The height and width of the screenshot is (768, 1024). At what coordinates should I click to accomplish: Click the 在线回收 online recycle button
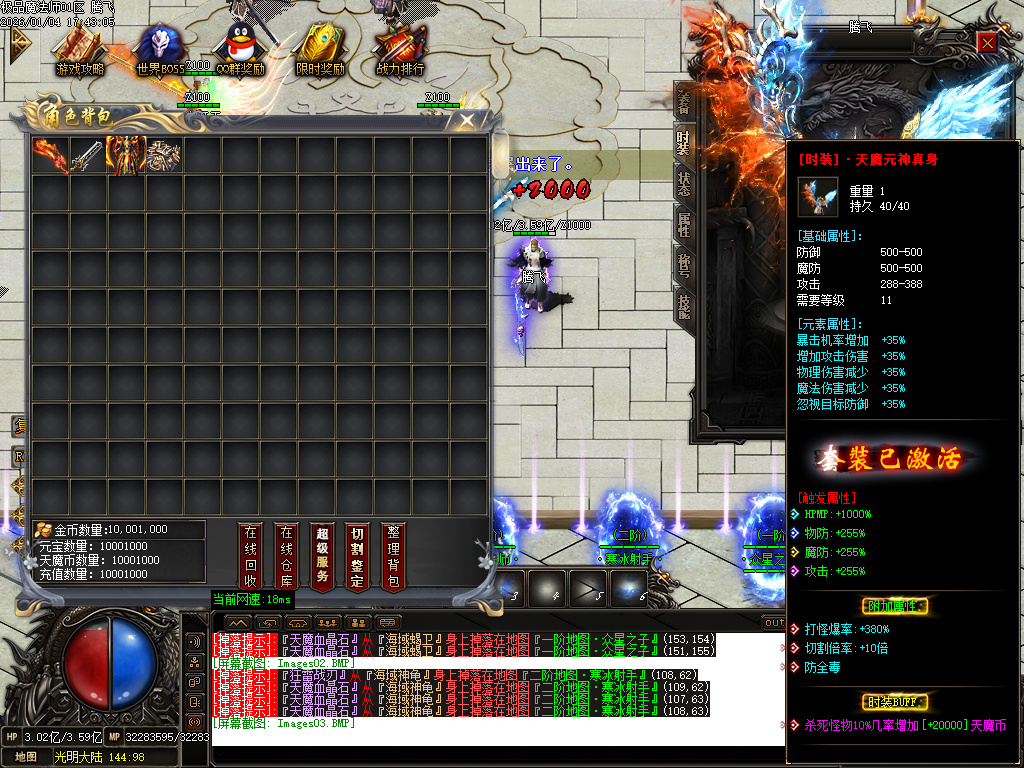point(251,555)
